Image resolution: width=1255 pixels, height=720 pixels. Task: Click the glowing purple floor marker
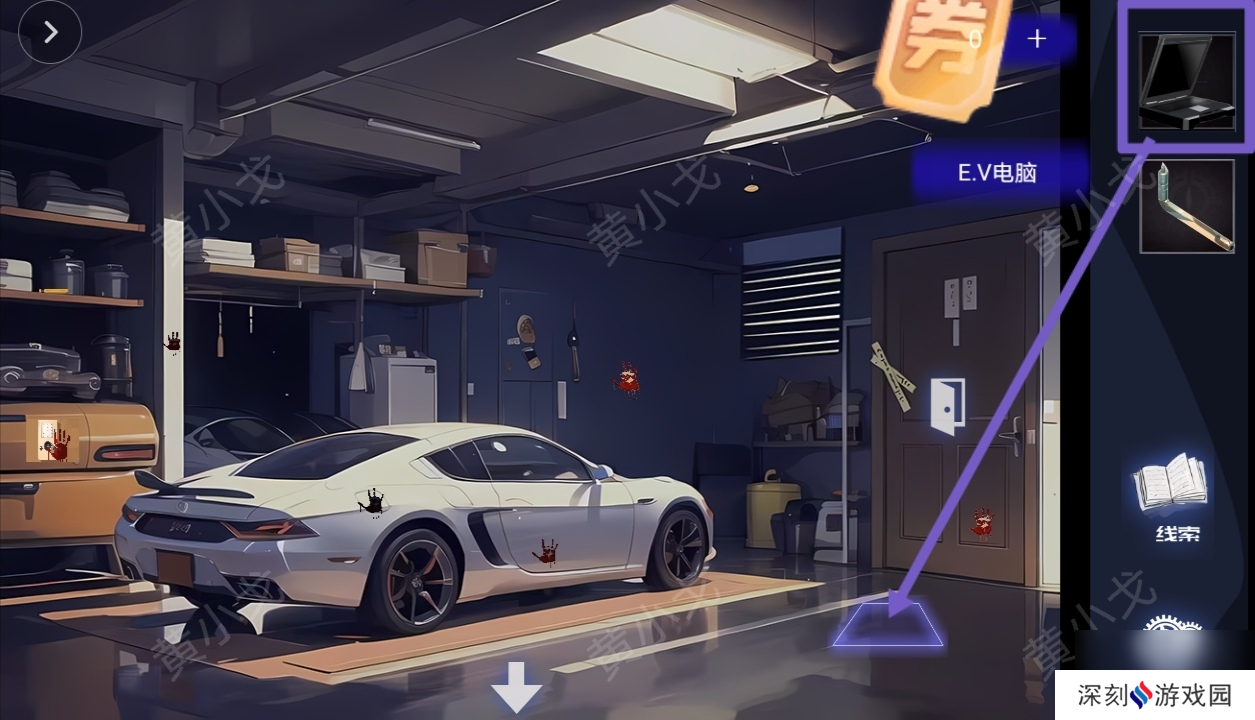(x=888, y=622)
